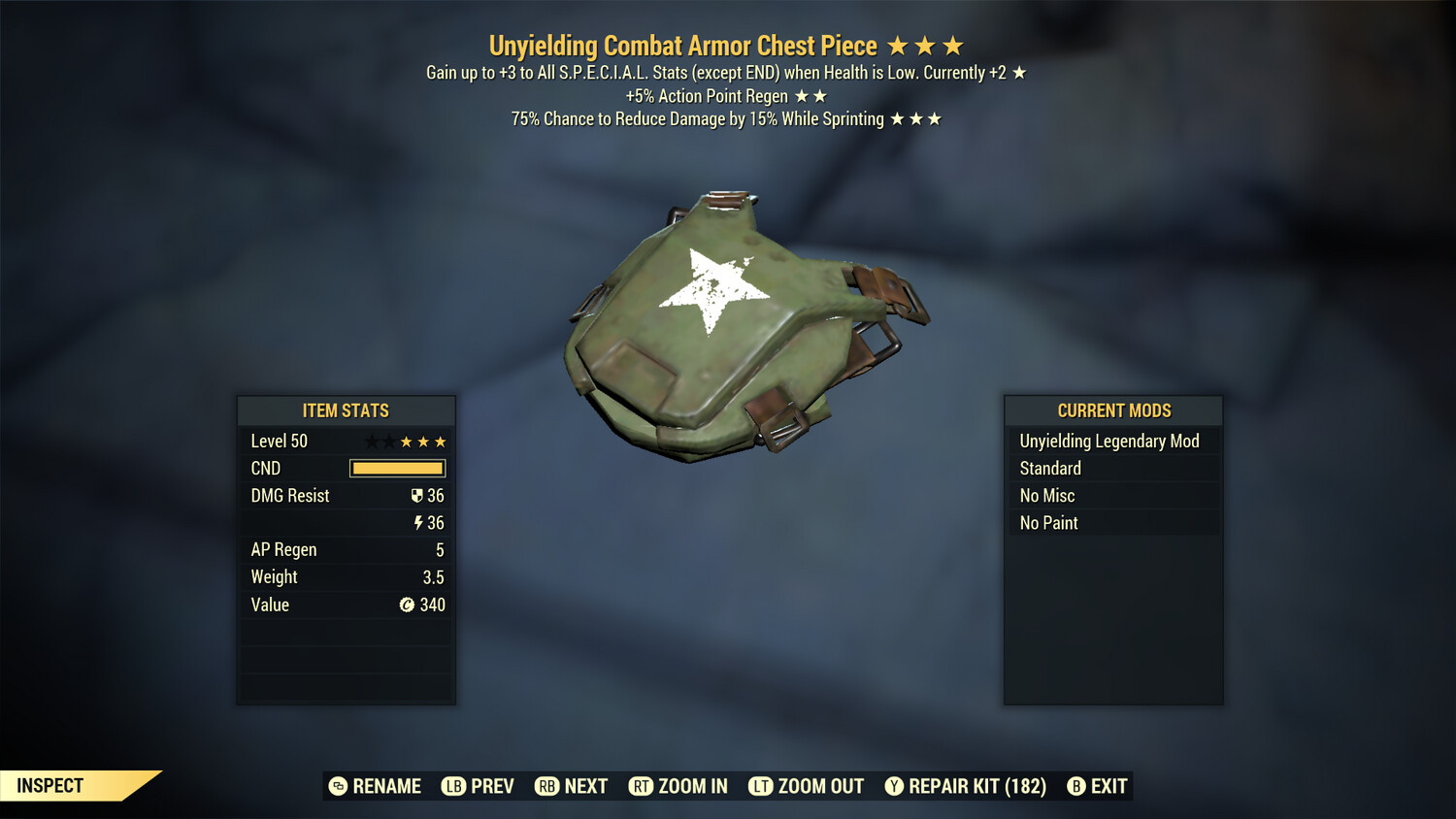Toggle the star next to Level 50
Image resolution: width=1456 pixels, height=819 pixels.
372,441
